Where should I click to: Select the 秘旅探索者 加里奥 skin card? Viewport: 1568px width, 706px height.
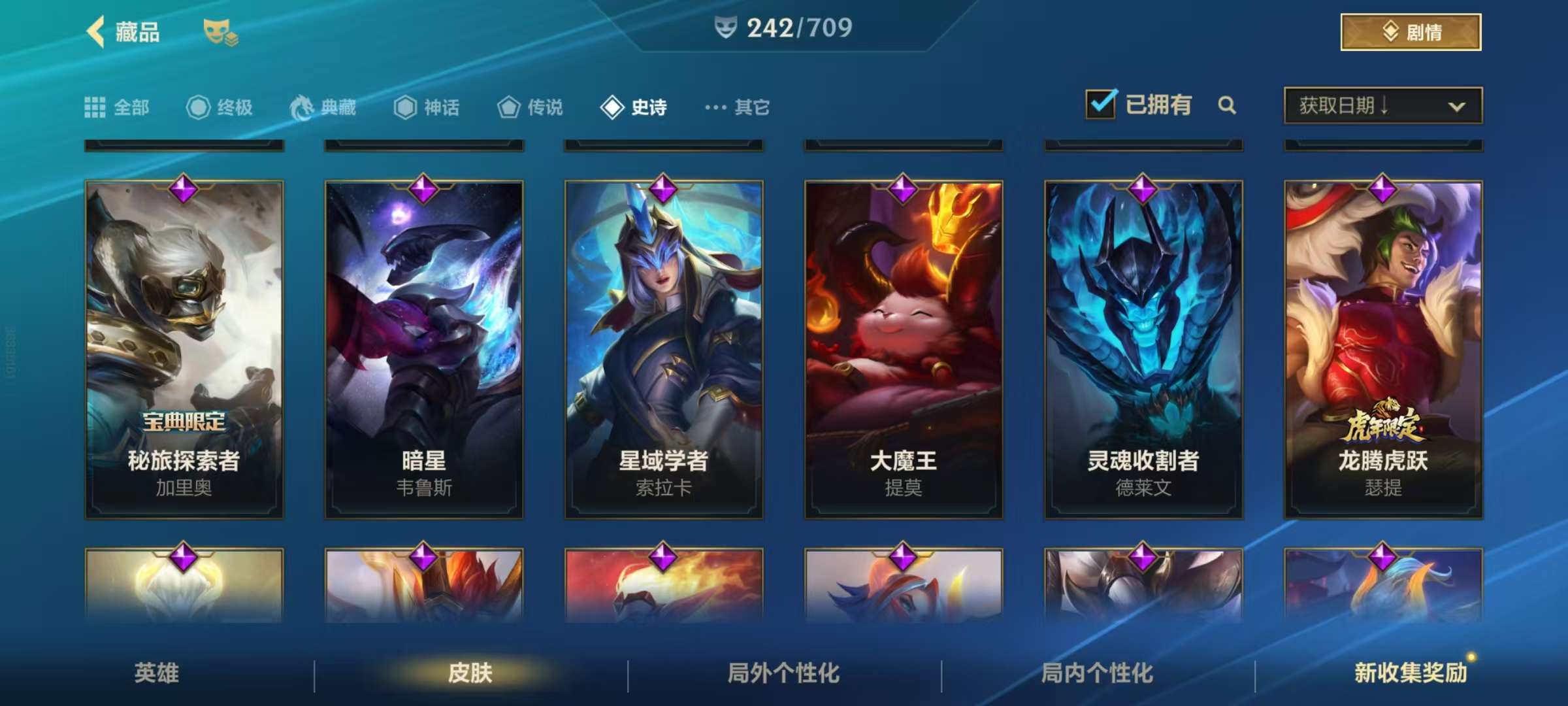pos(184,350)
